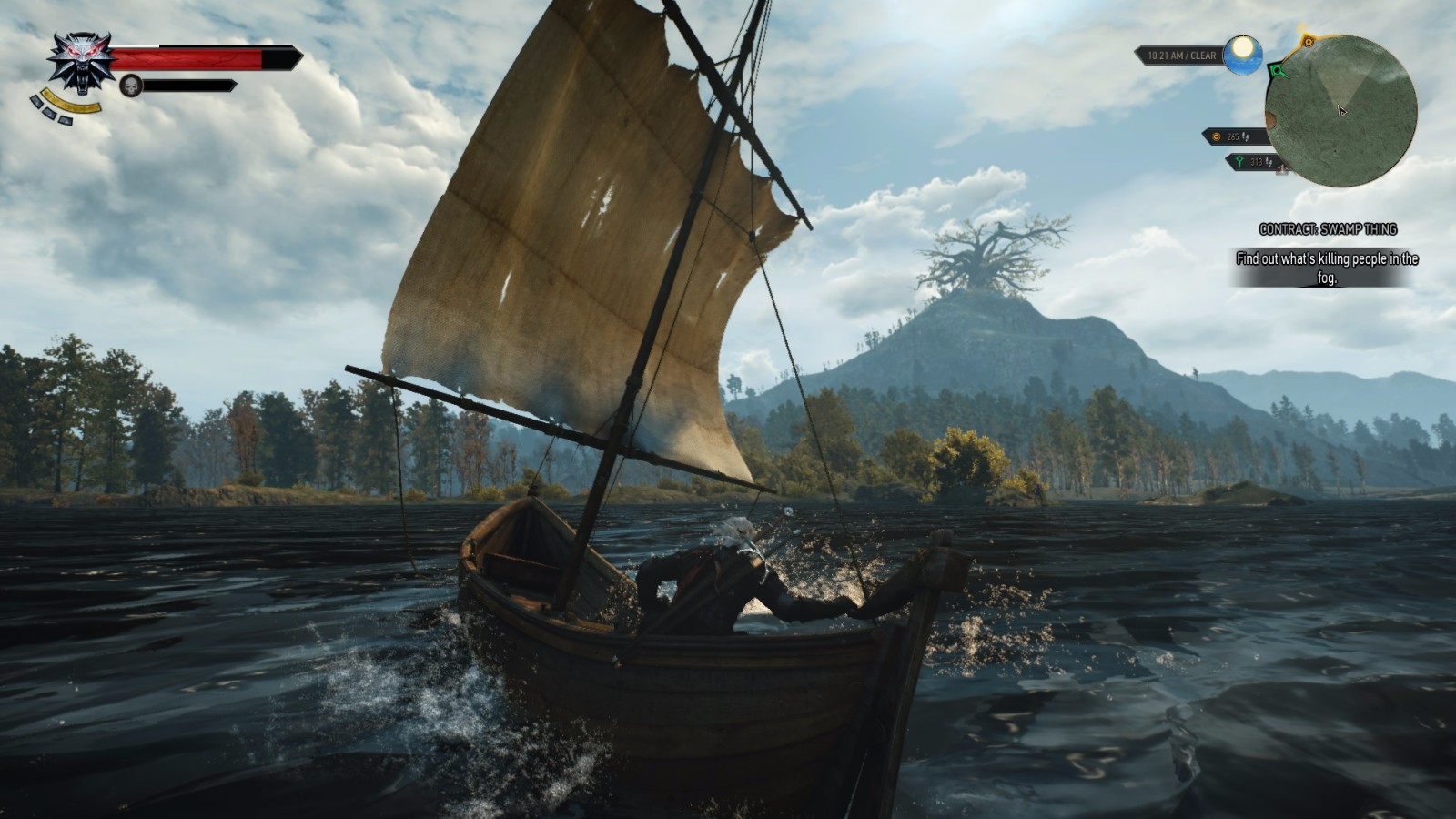Click the enemy health bar next to the skull

click(x=189, y=85)
